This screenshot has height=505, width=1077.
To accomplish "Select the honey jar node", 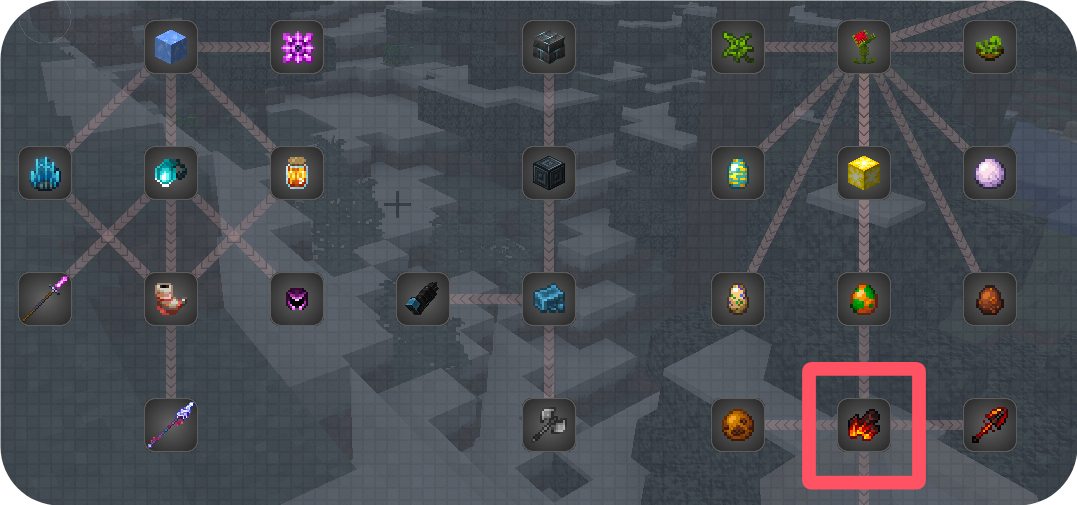I will pos(297,173).
